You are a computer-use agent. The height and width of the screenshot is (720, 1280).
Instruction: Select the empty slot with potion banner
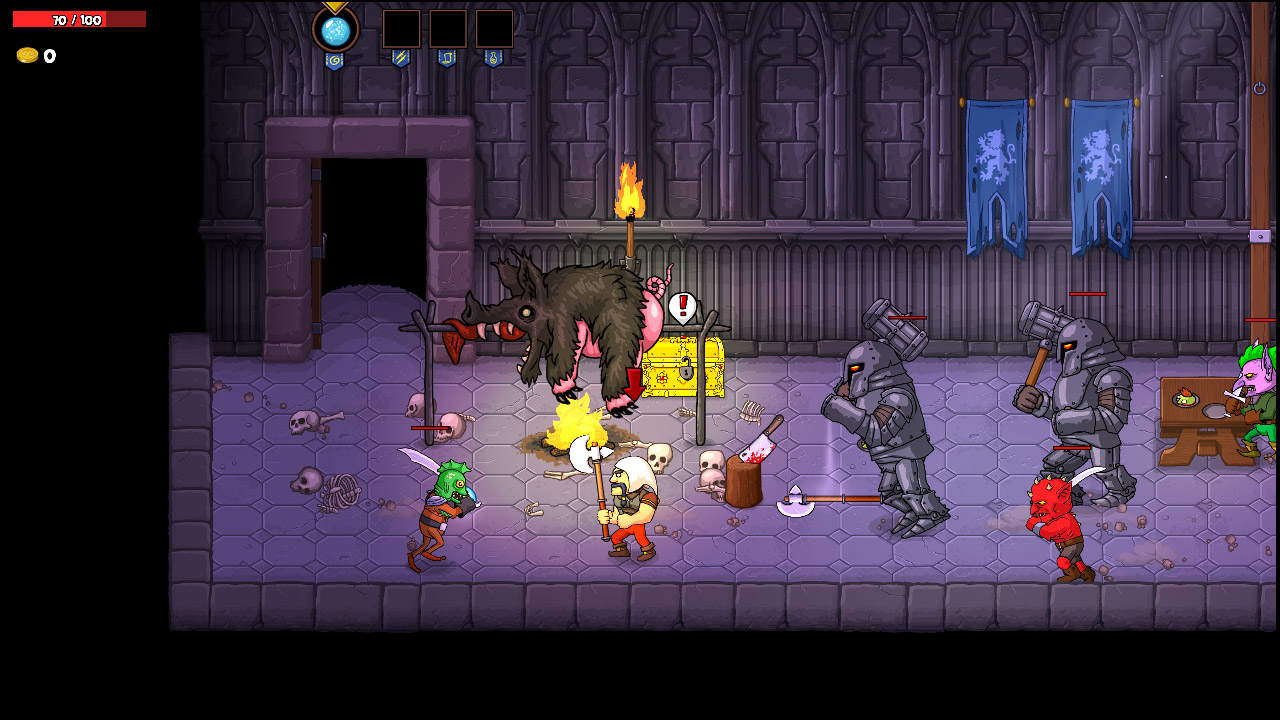pos(494,29)
